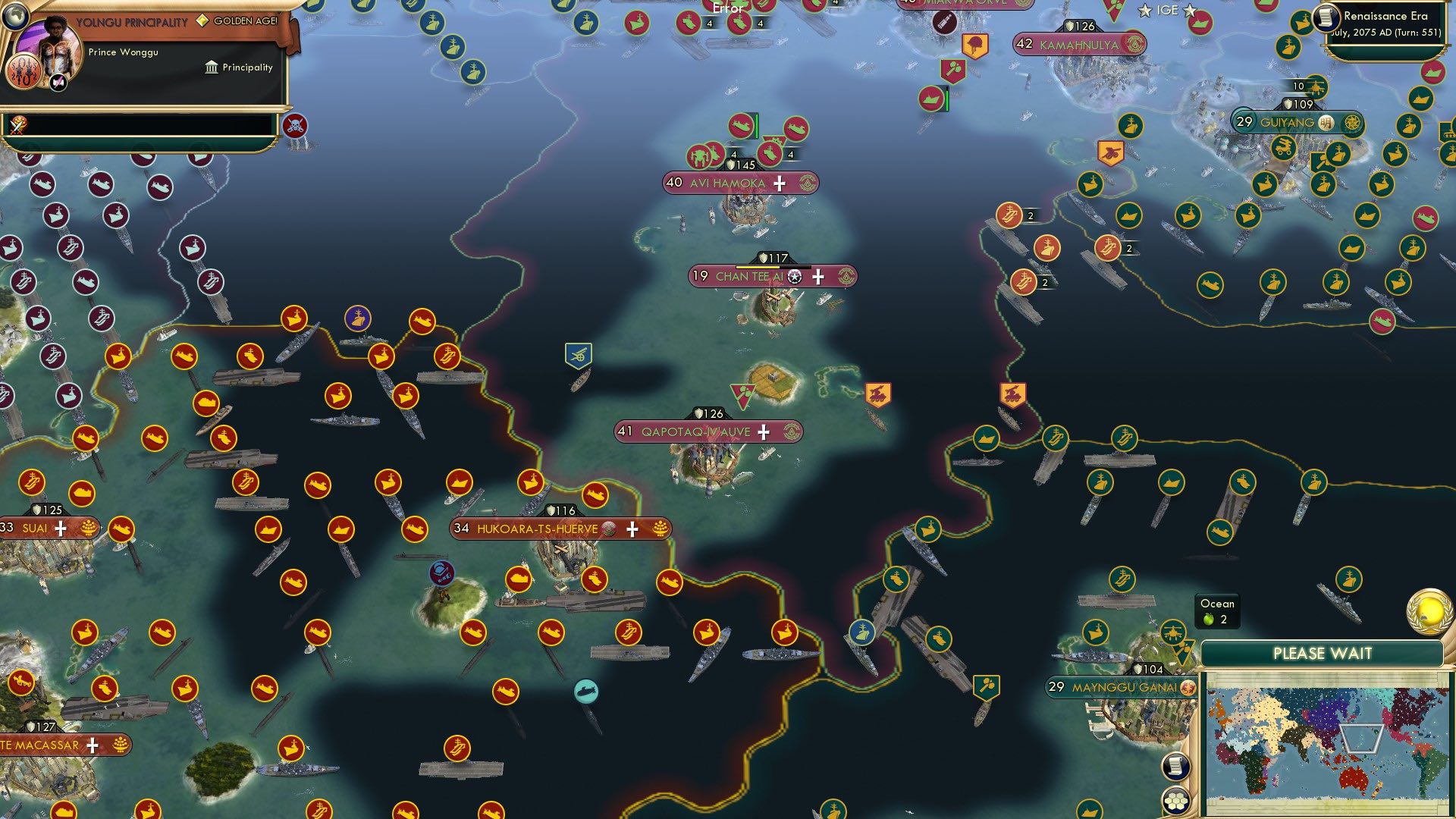Image resolution: width=1456 pixels, height=819 pixels.
Task: Click the Ming civilization icon on Guiyang banner
Action: [x=1326, y=122]
